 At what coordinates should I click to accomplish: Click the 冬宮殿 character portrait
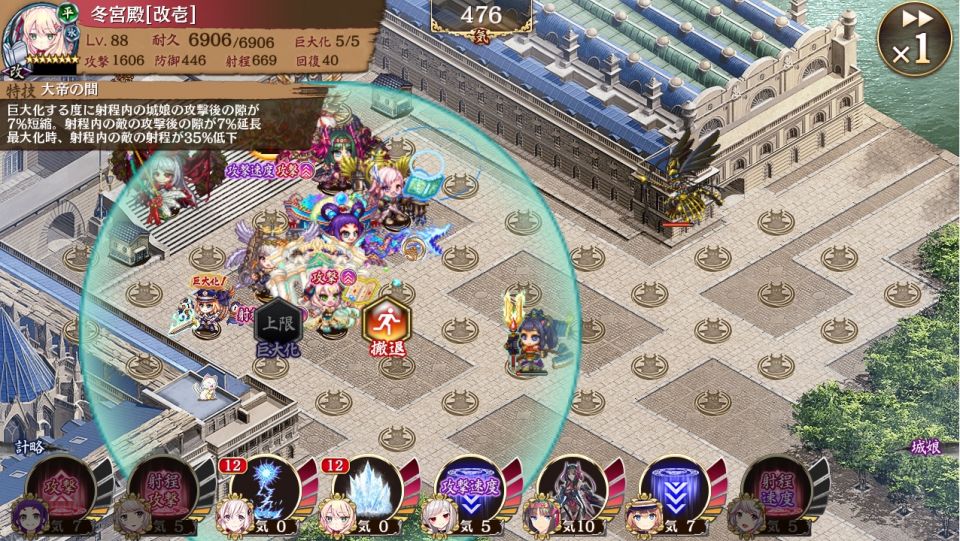[36, 38]
